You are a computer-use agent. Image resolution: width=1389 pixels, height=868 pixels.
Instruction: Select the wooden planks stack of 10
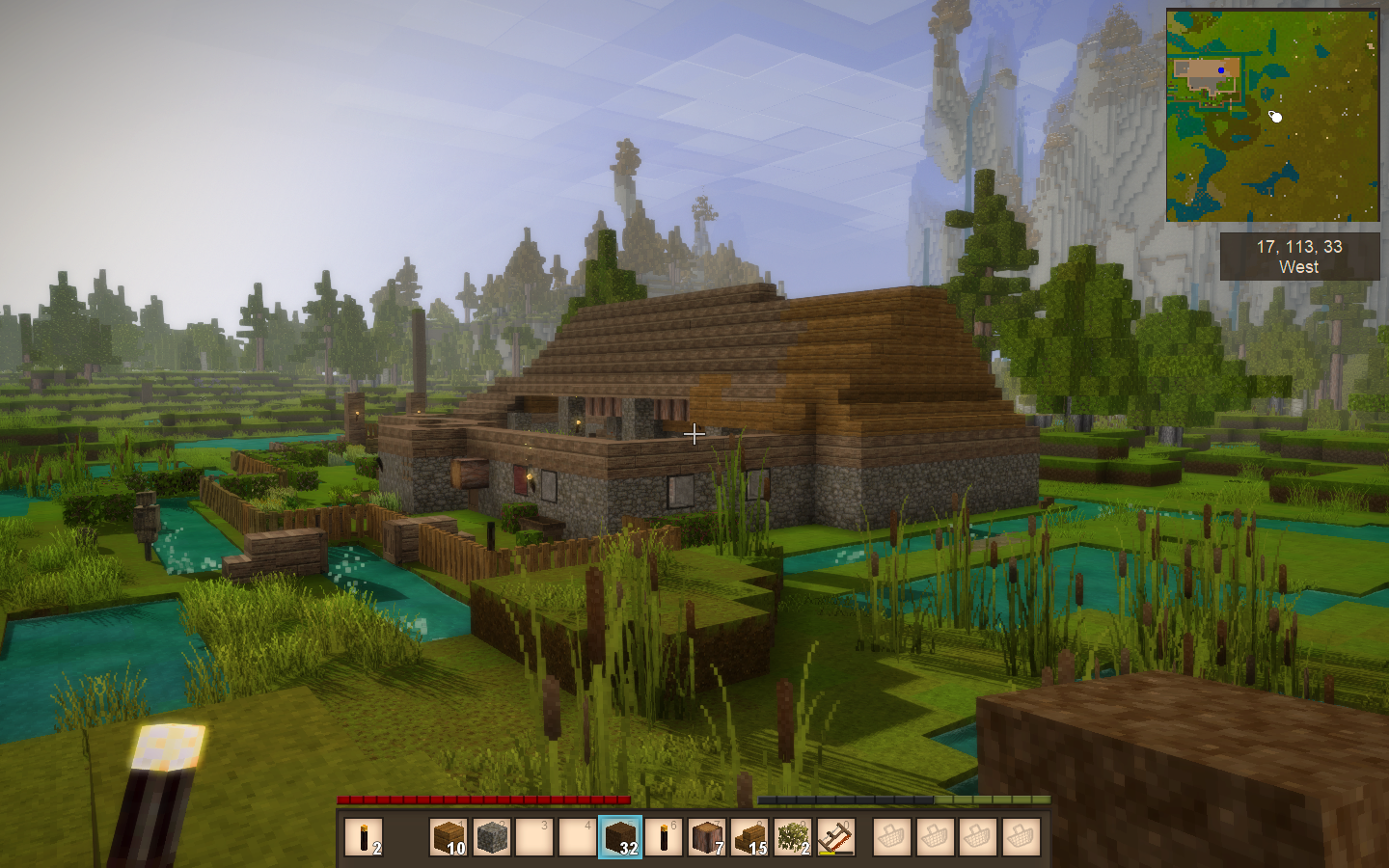pos(449,837)
